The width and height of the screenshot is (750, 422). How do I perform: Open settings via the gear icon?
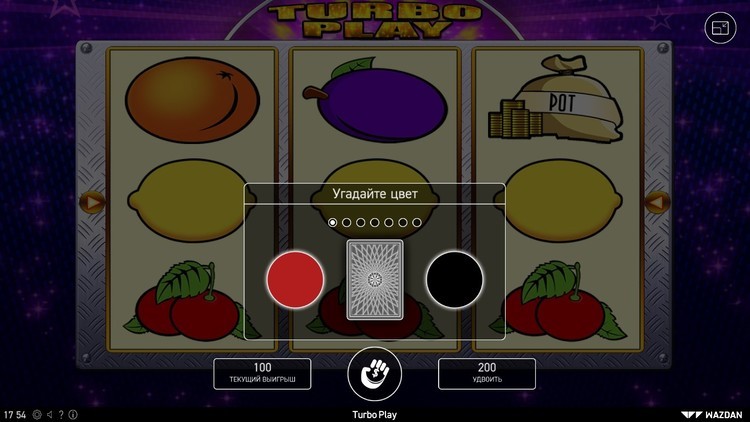(x=37, y=414)
